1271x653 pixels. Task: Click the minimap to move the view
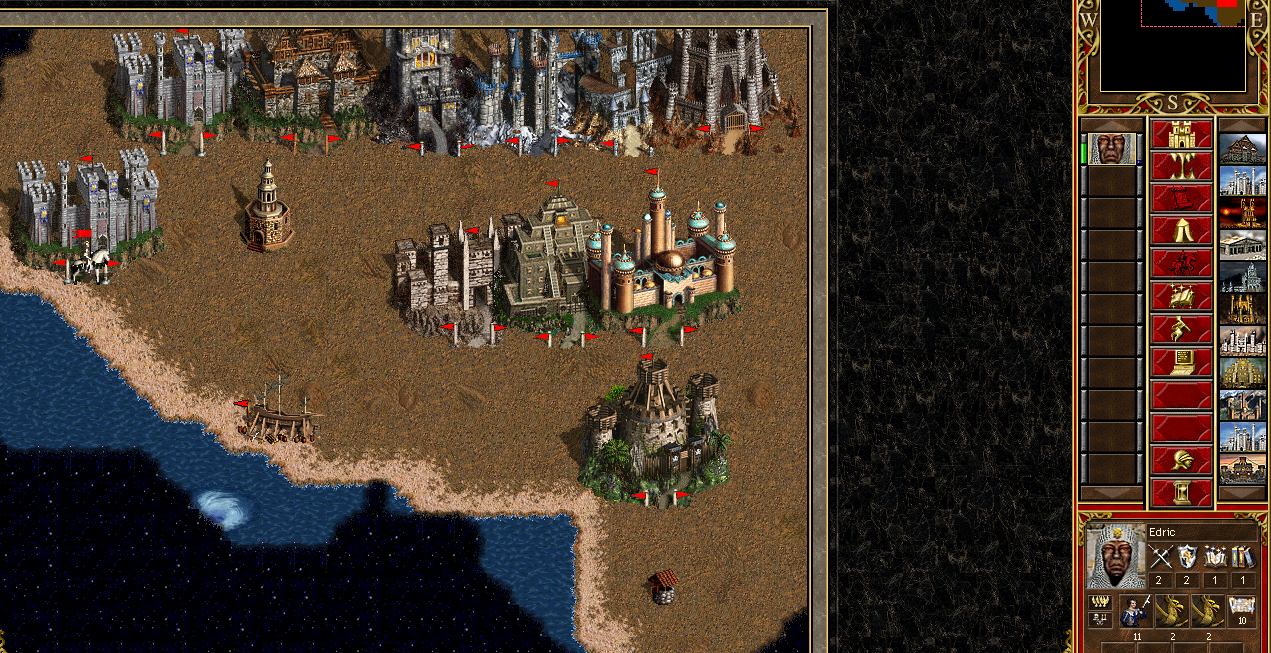1172,50
